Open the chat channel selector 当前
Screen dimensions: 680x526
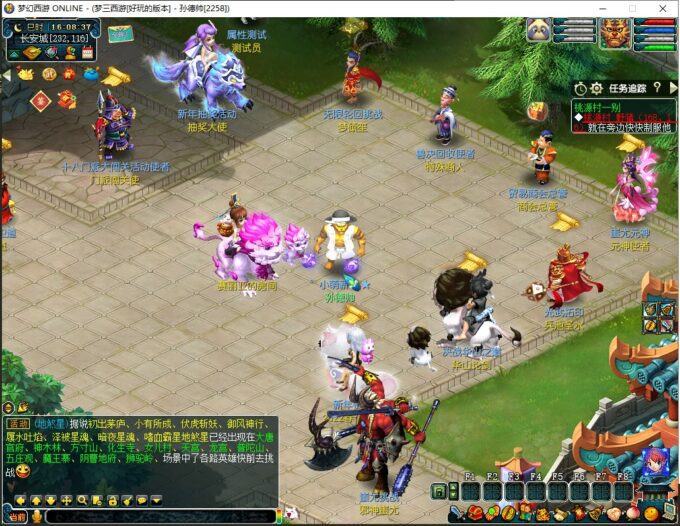coord(14,517)
